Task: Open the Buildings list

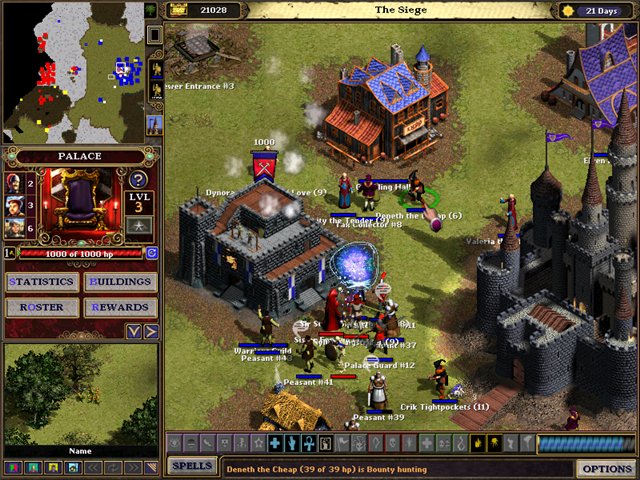Action: [119, 282]
